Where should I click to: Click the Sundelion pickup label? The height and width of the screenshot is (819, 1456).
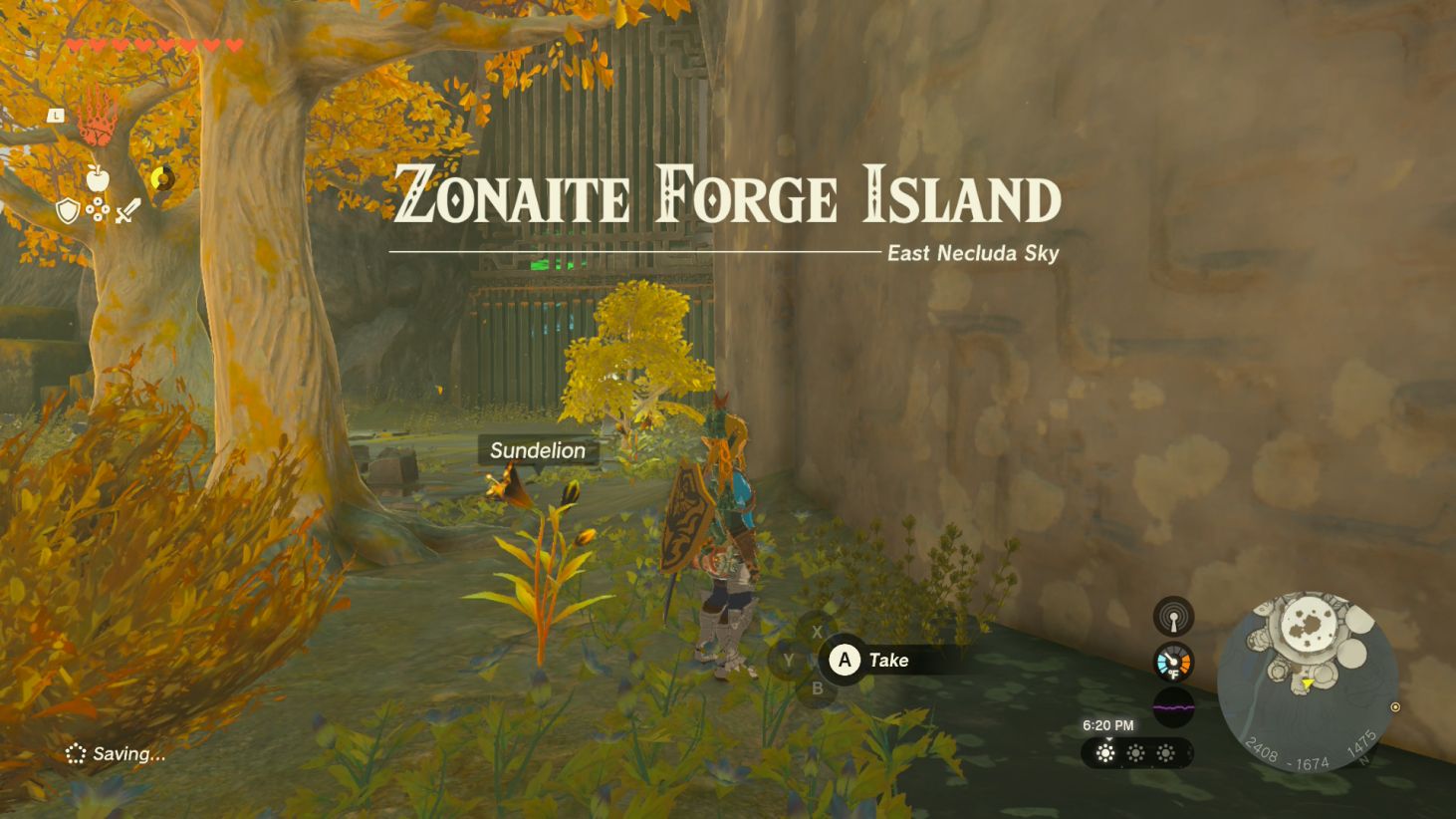pyautogui.click(x=537, y=450)
